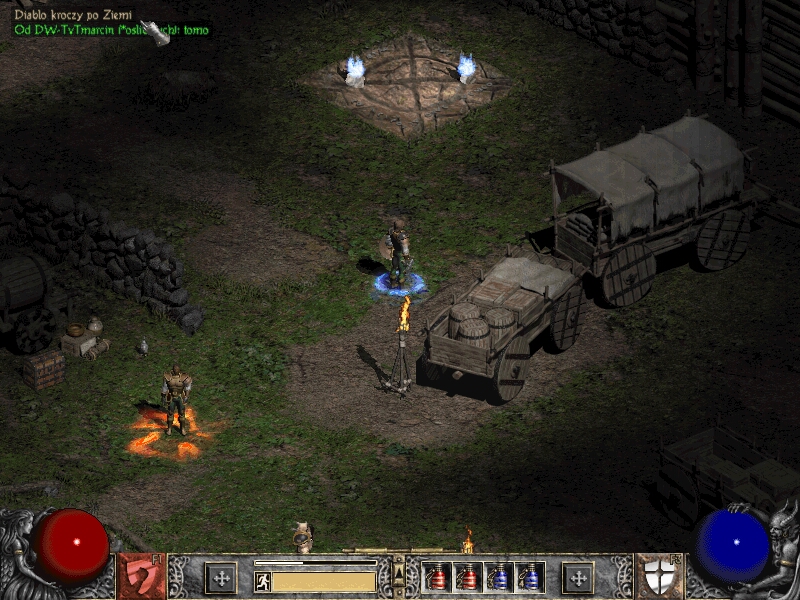This screenshot has height=600, width=800.
Task: Open the left attack skill selector
Action: [141, 576]
